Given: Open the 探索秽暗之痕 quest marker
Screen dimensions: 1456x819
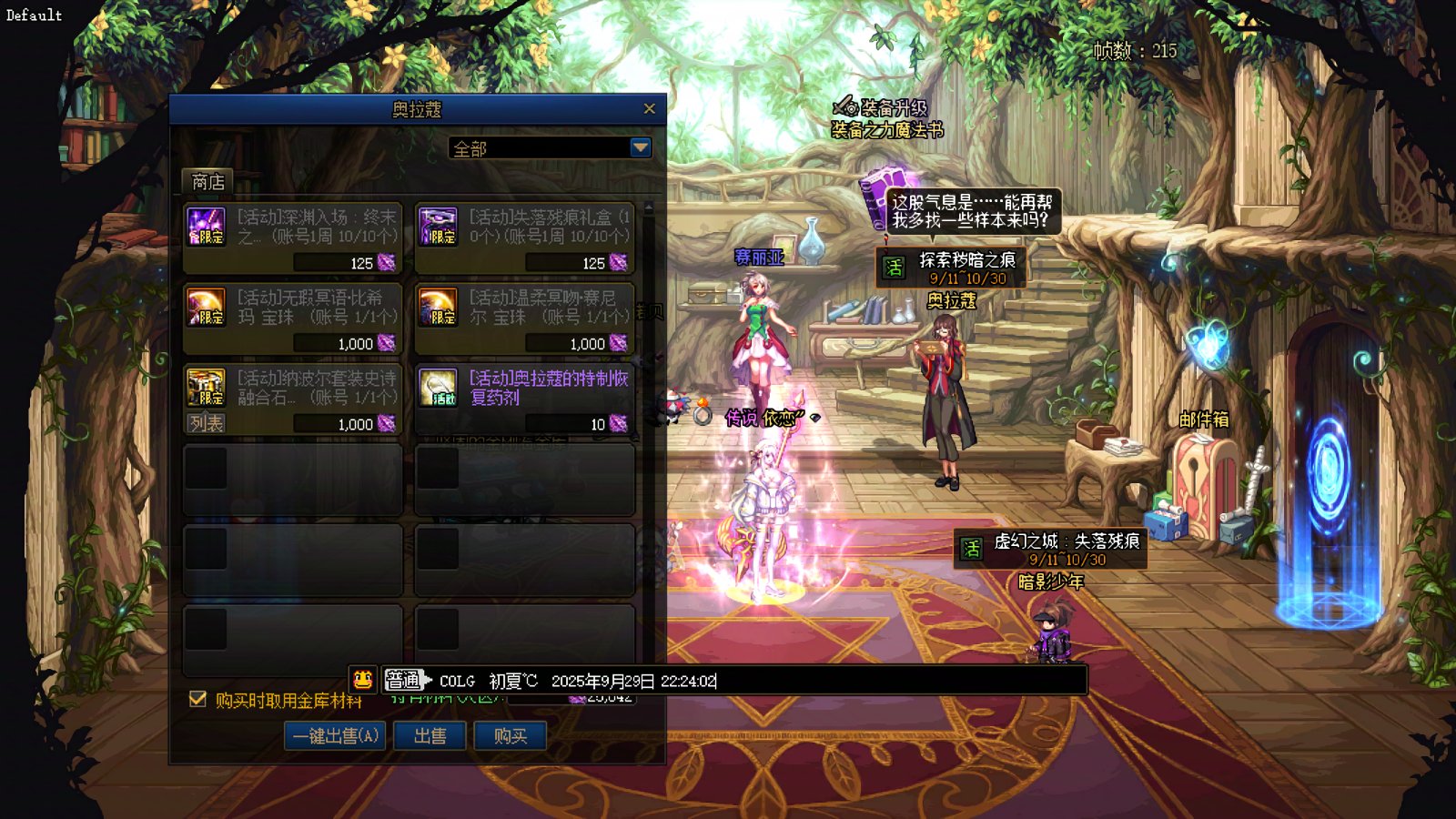Looking at the screenshot, I should tap(951, 268).
